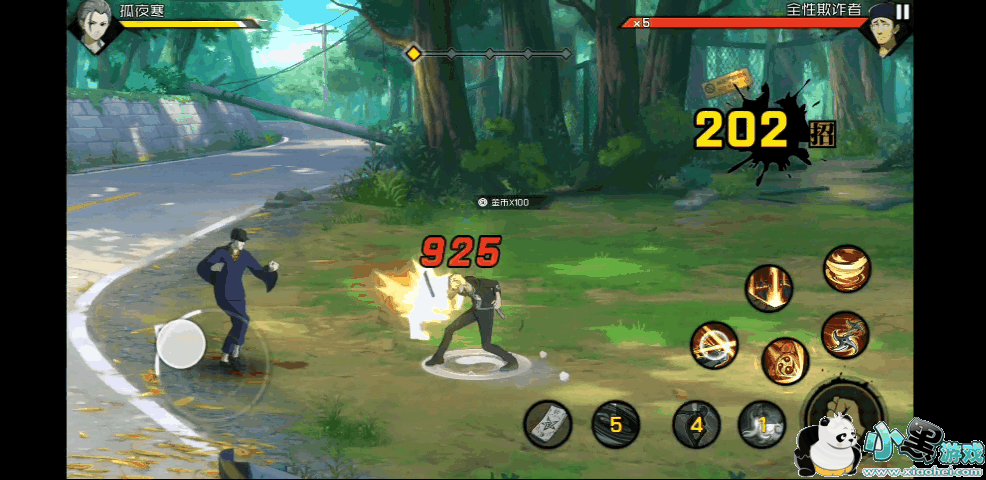The image size is (986, 480).
Task: Use the paper talisman item
Action: 548,424
